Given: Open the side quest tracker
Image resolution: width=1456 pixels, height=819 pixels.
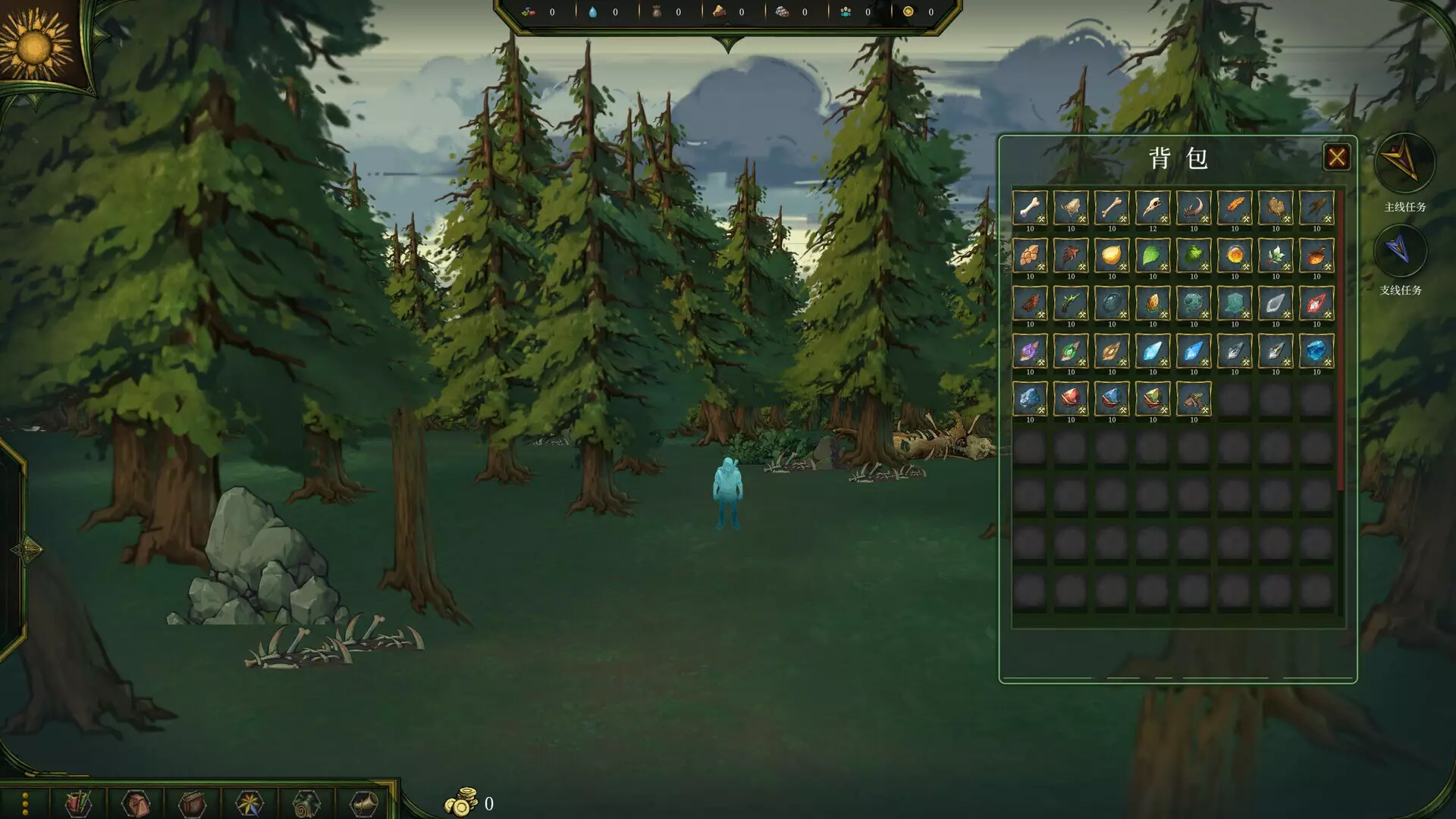Looking at the screenshot, I should point(1400,251).
